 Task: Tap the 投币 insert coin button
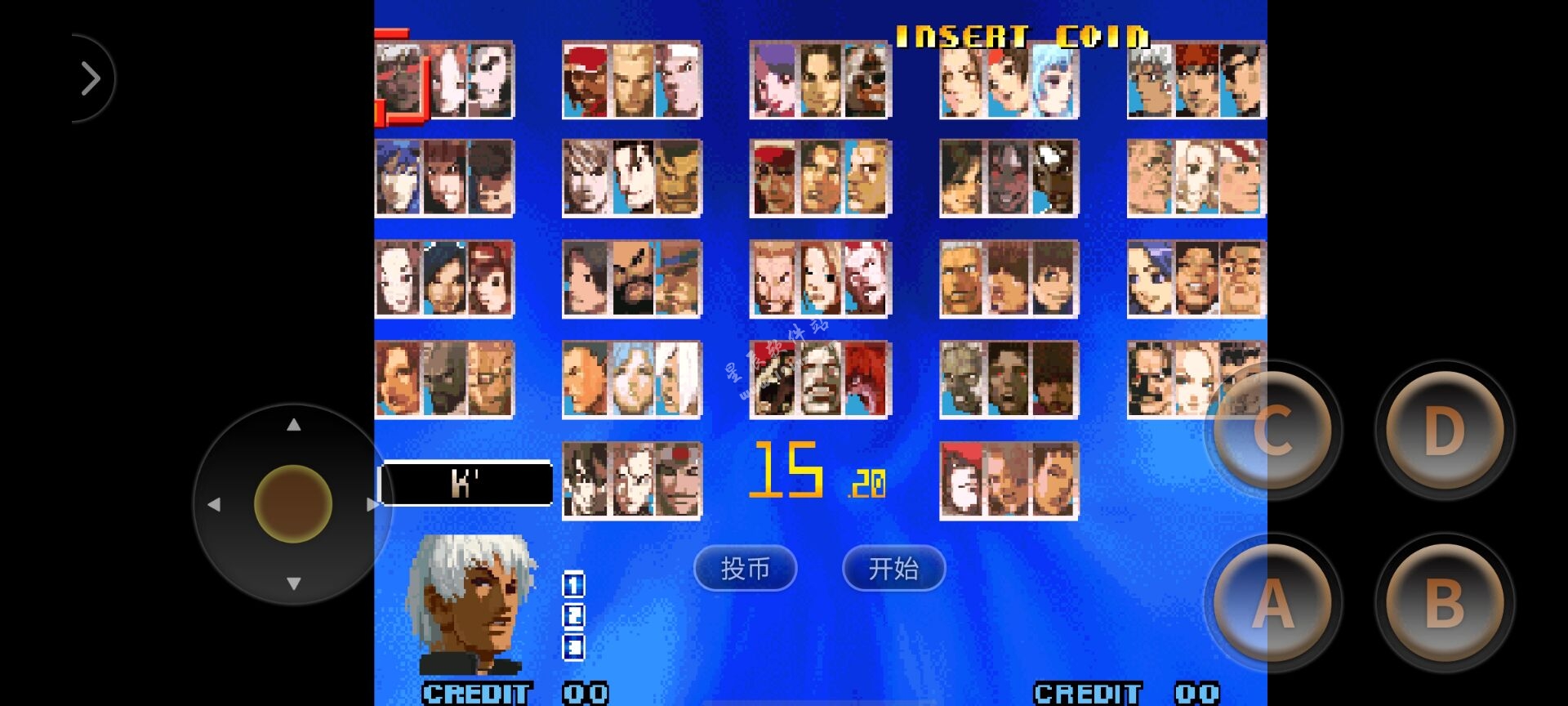pos(745,568)
